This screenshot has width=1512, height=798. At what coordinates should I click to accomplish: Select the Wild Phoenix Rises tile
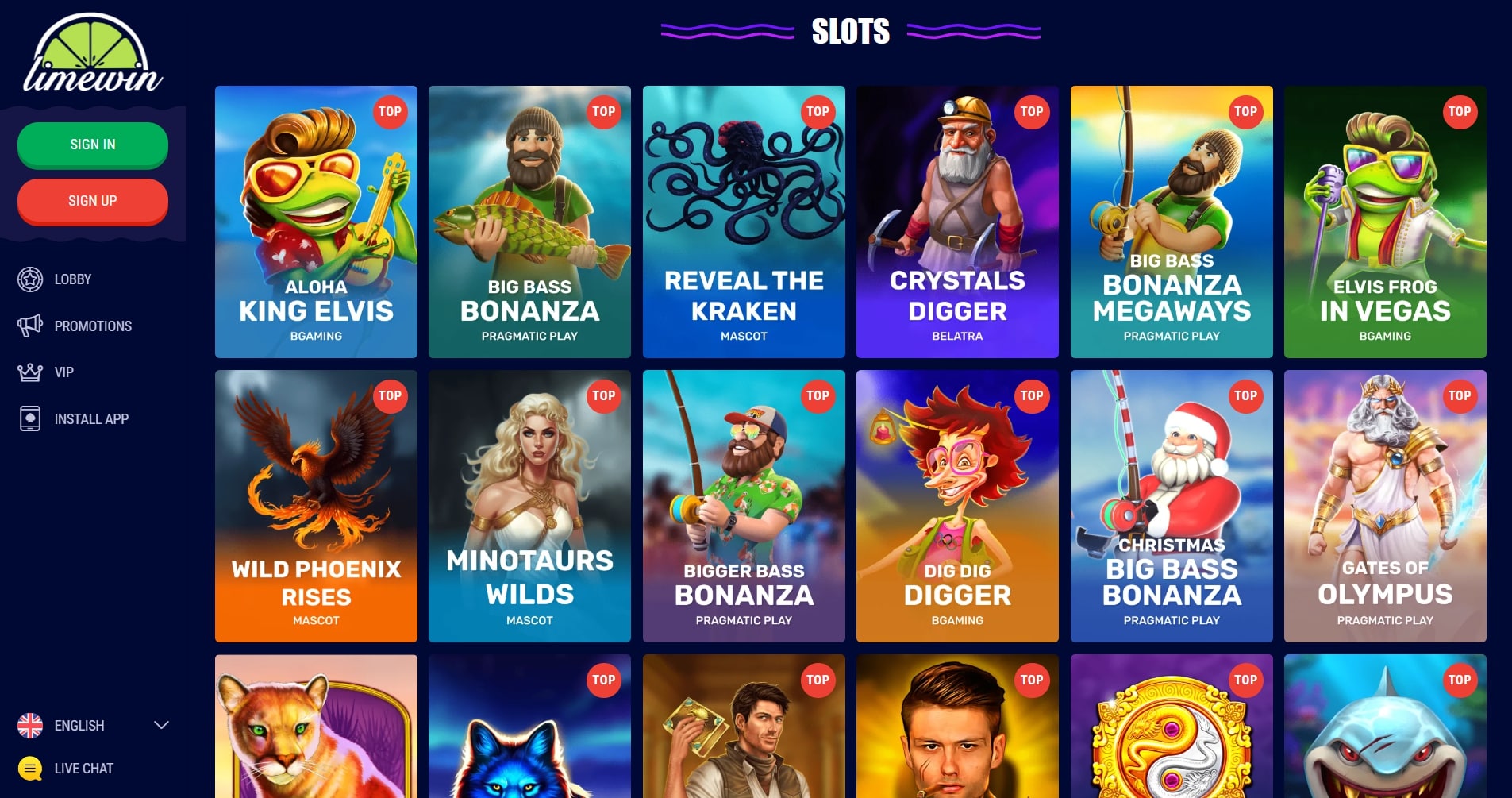point(316,506)
